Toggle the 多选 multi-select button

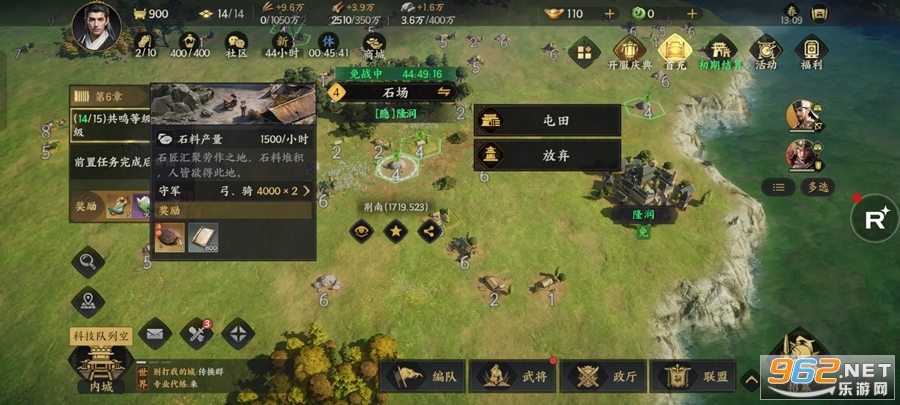click(x=809, y=187)
